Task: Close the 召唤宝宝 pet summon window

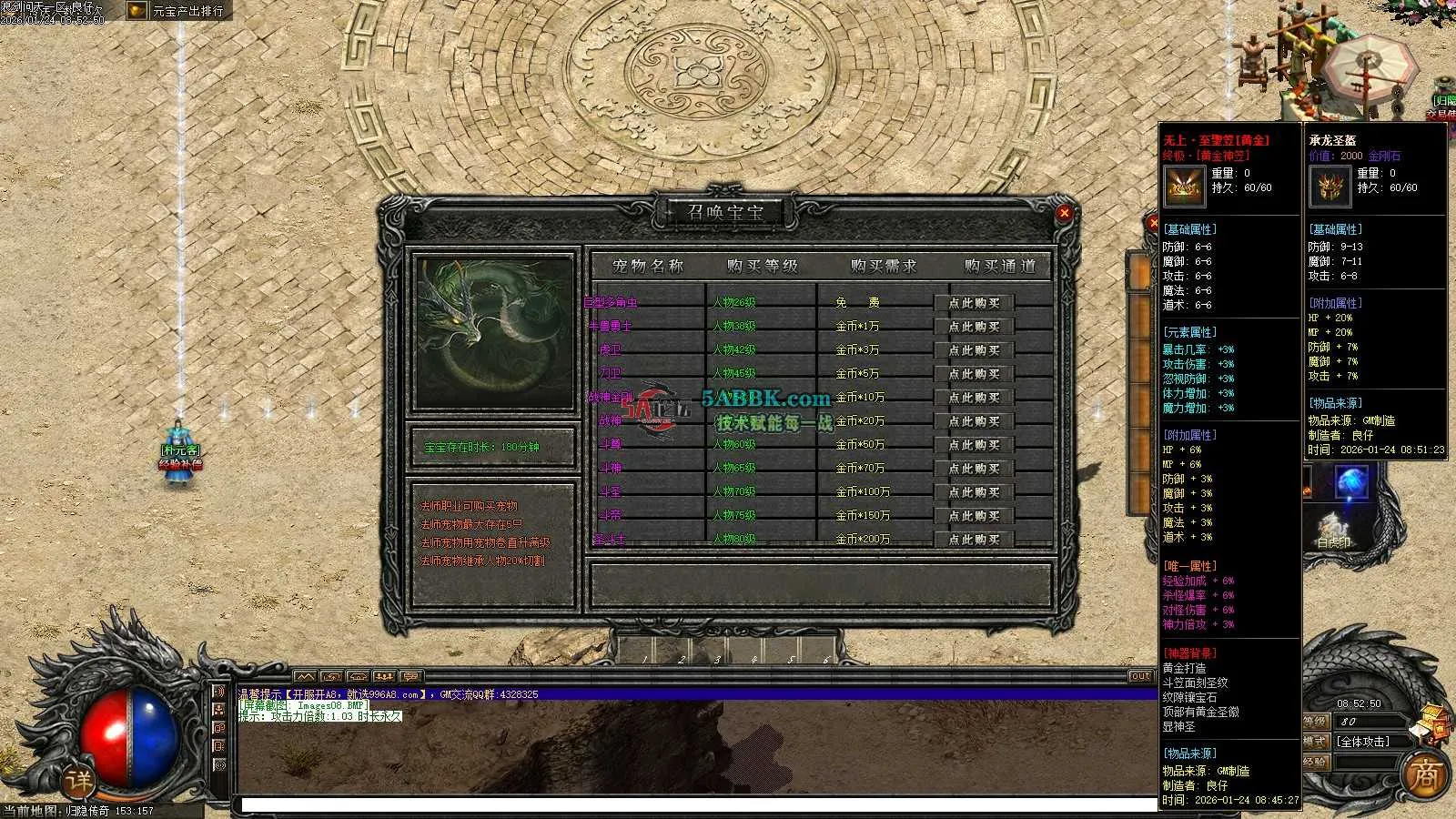Action: [x=1064, y=213]
